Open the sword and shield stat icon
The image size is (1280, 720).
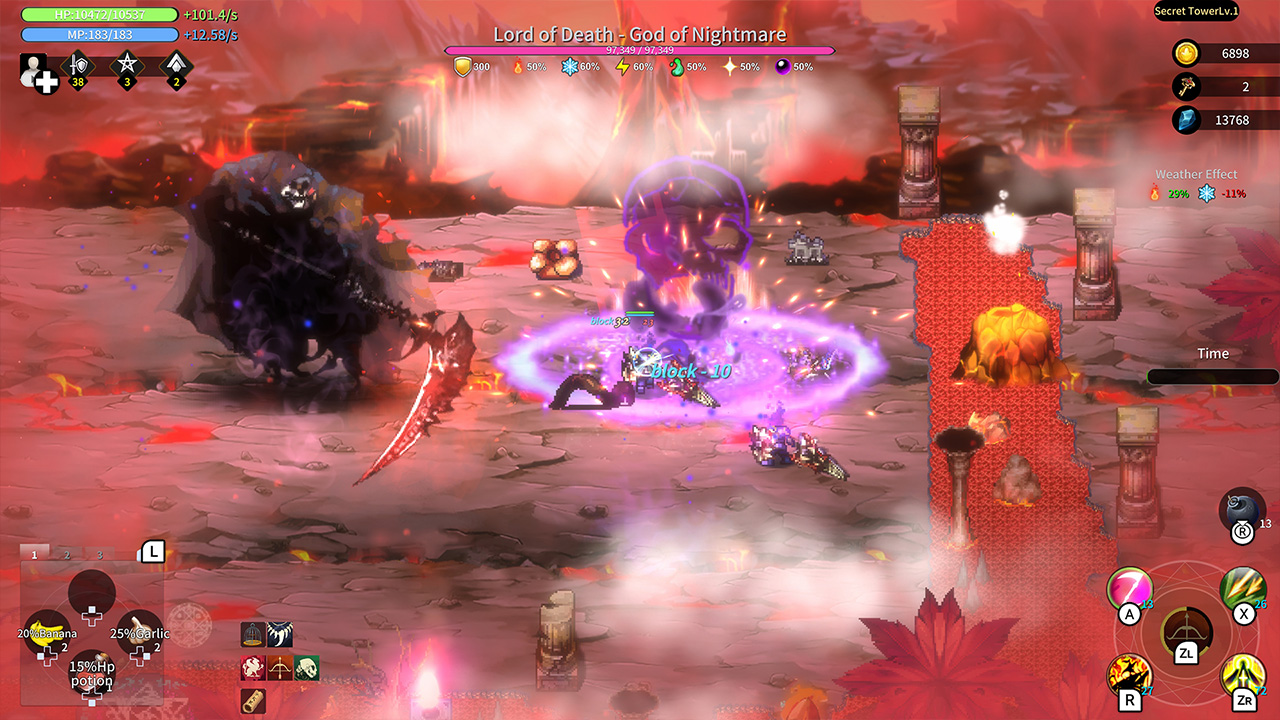[77, 67]
